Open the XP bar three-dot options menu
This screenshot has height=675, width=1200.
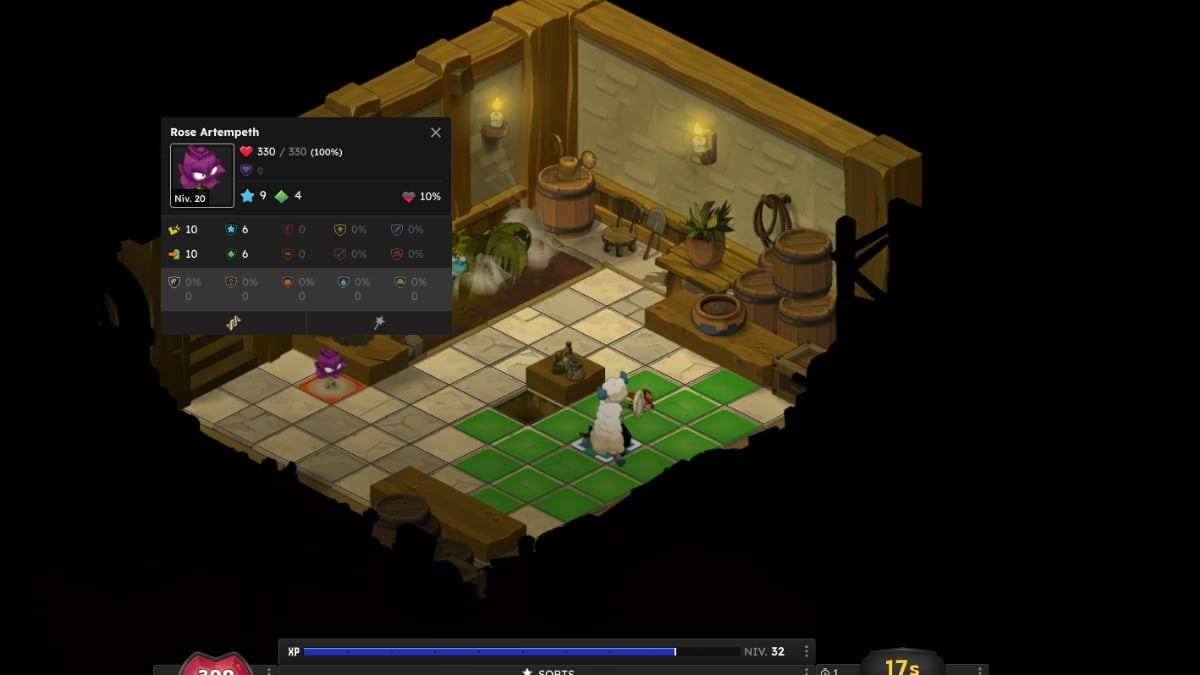coord(806,651)
